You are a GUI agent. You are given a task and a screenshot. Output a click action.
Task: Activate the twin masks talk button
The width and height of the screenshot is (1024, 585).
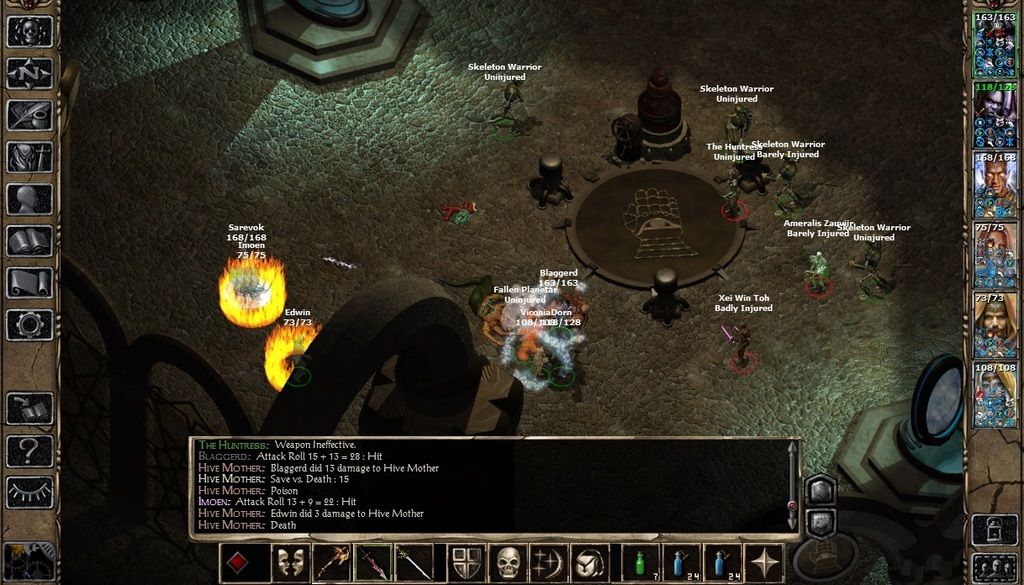[x=291, y=563]
